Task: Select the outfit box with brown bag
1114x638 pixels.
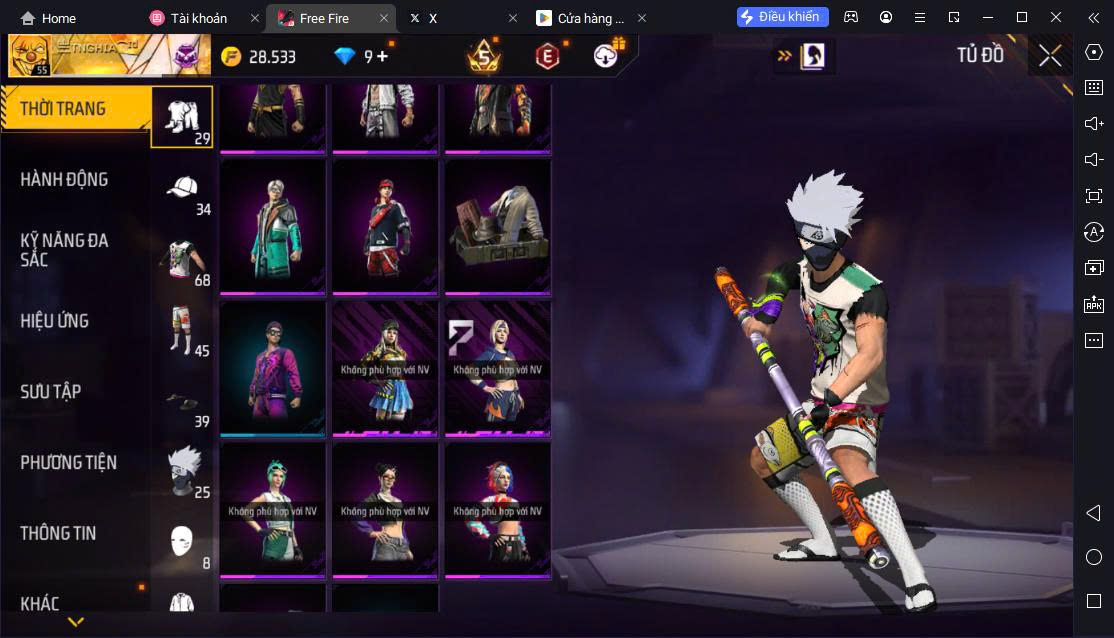Action: (498, 226)
